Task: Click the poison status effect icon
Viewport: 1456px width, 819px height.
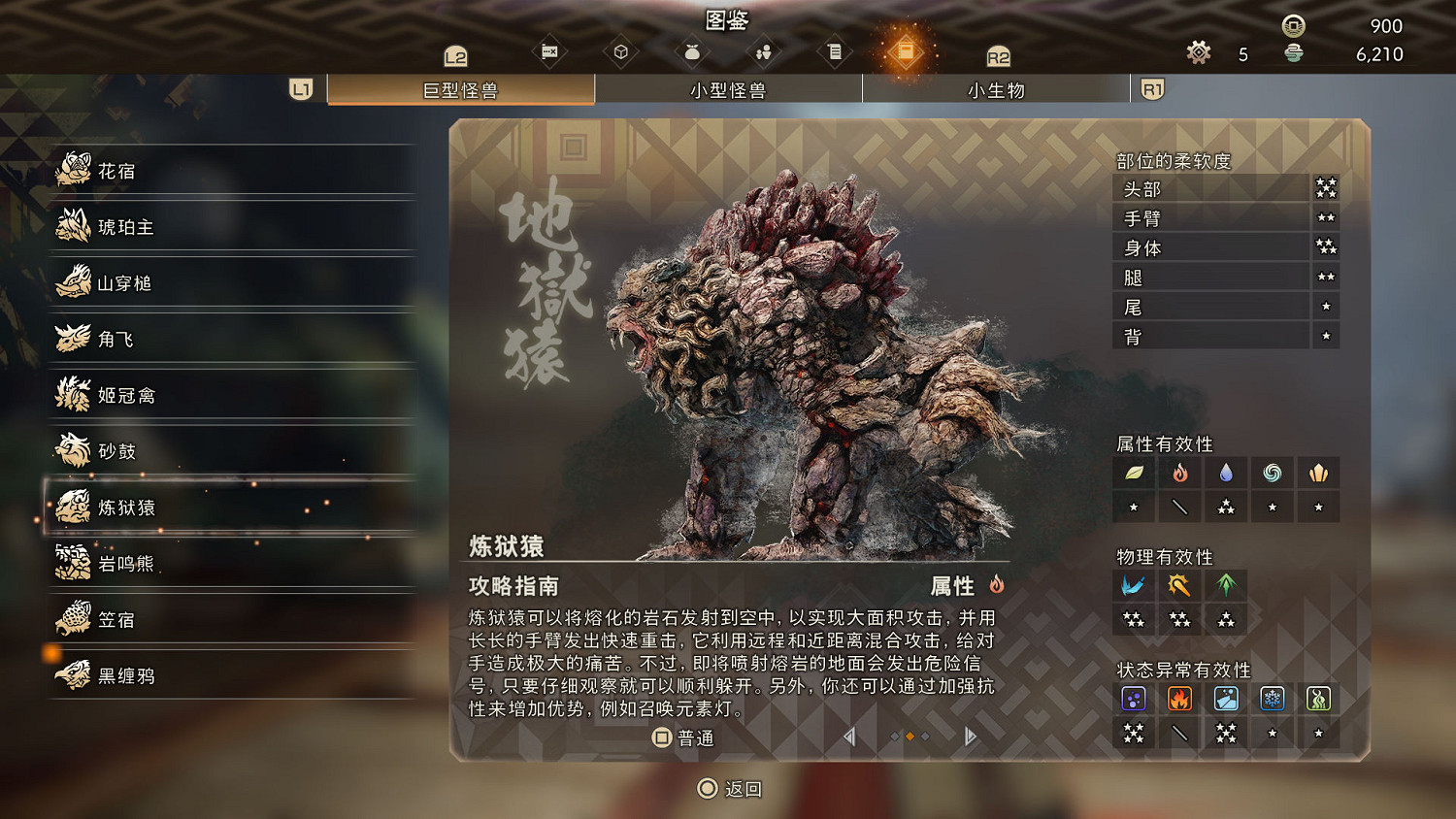Action: [1134, 698]
